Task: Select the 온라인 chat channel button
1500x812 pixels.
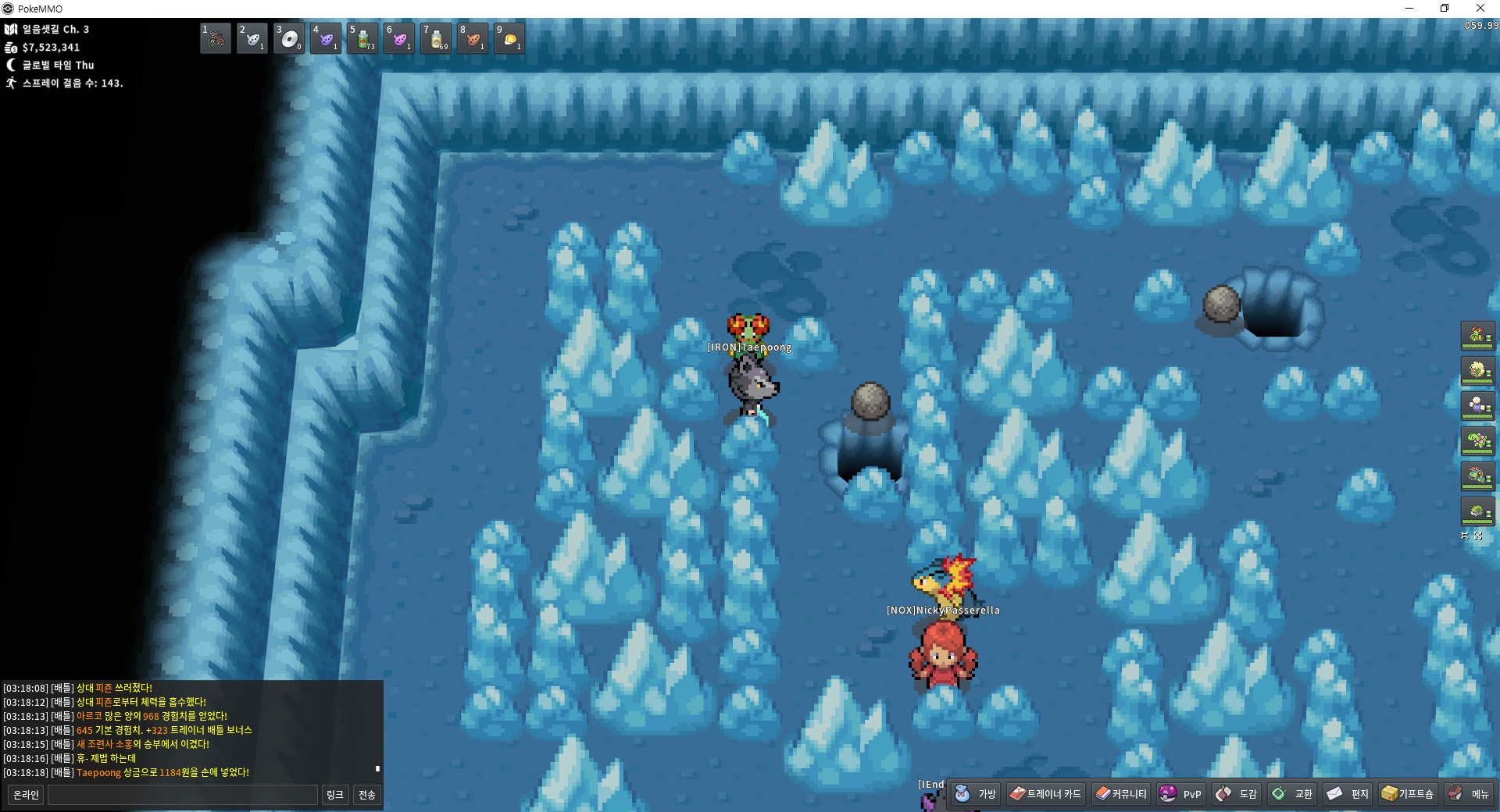Action: click(x=26, y=795)
